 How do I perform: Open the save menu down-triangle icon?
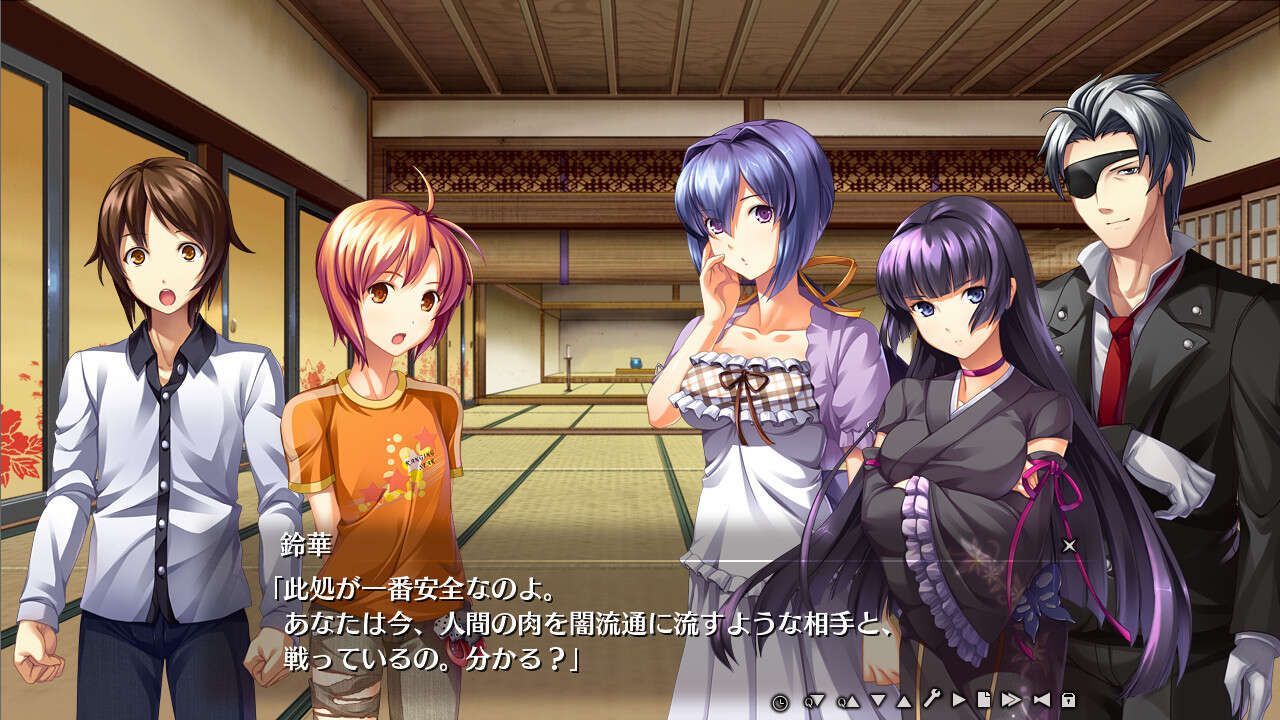point(878,700)
